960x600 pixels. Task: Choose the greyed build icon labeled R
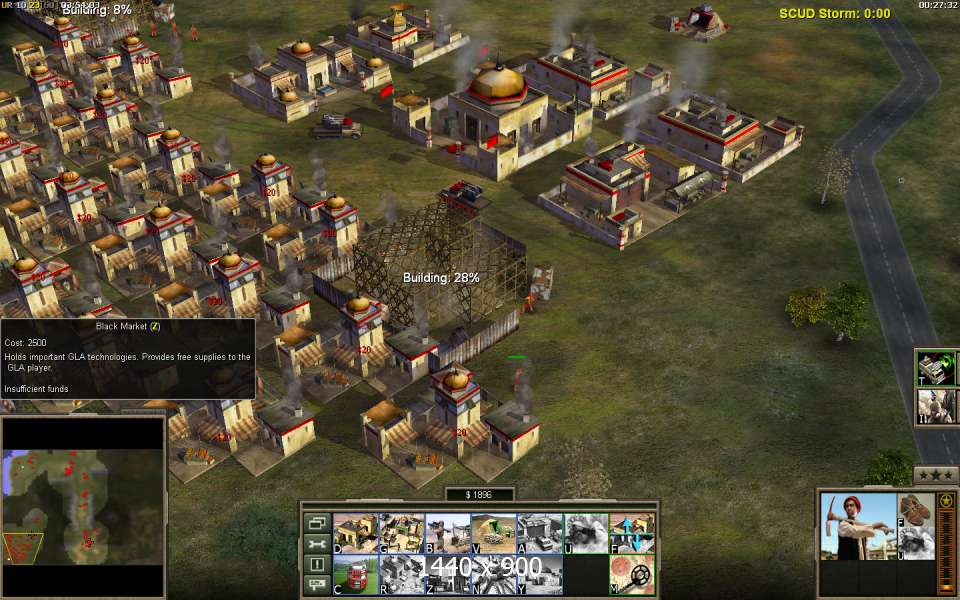400,574
